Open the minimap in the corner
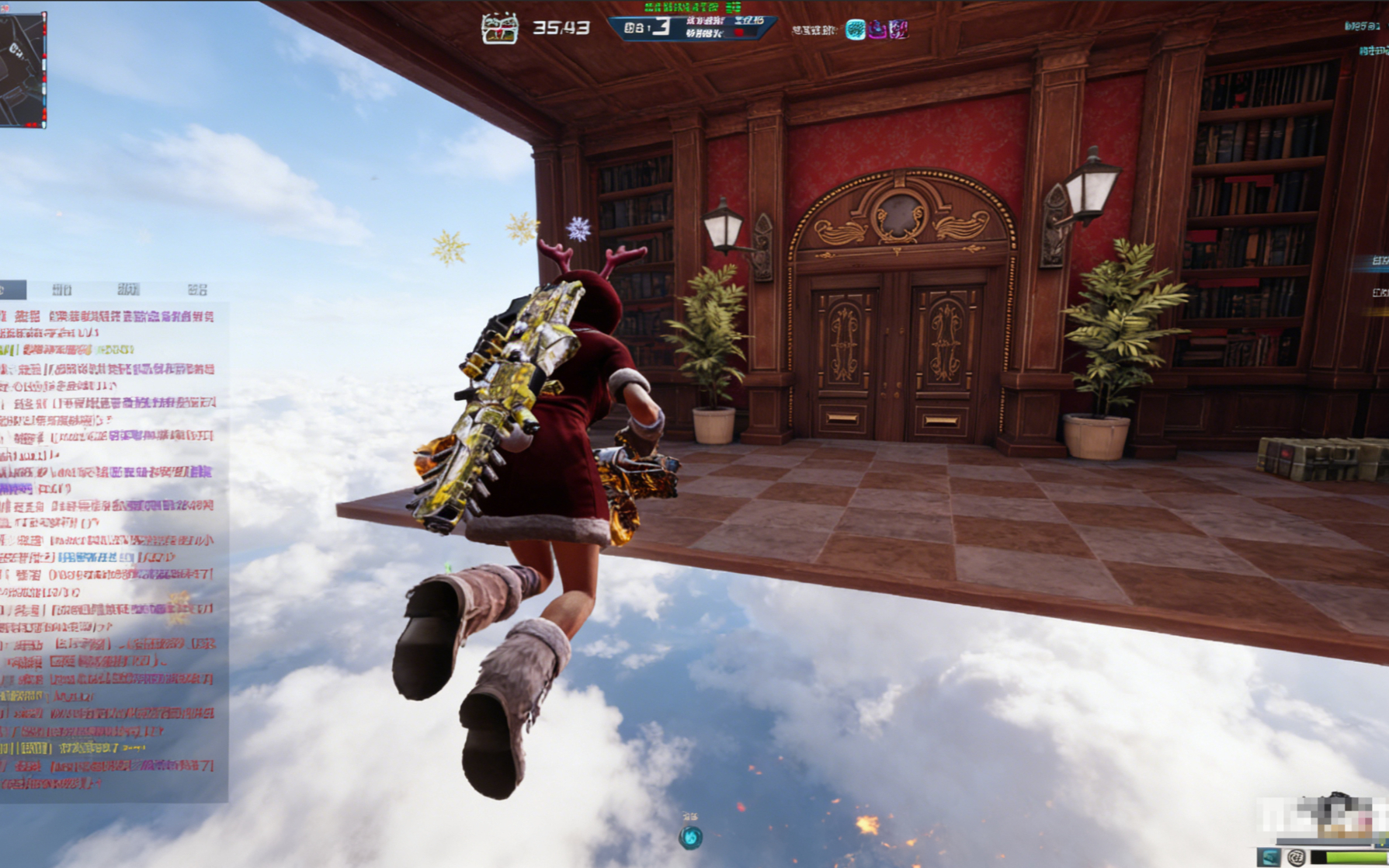 coord(23,69)
